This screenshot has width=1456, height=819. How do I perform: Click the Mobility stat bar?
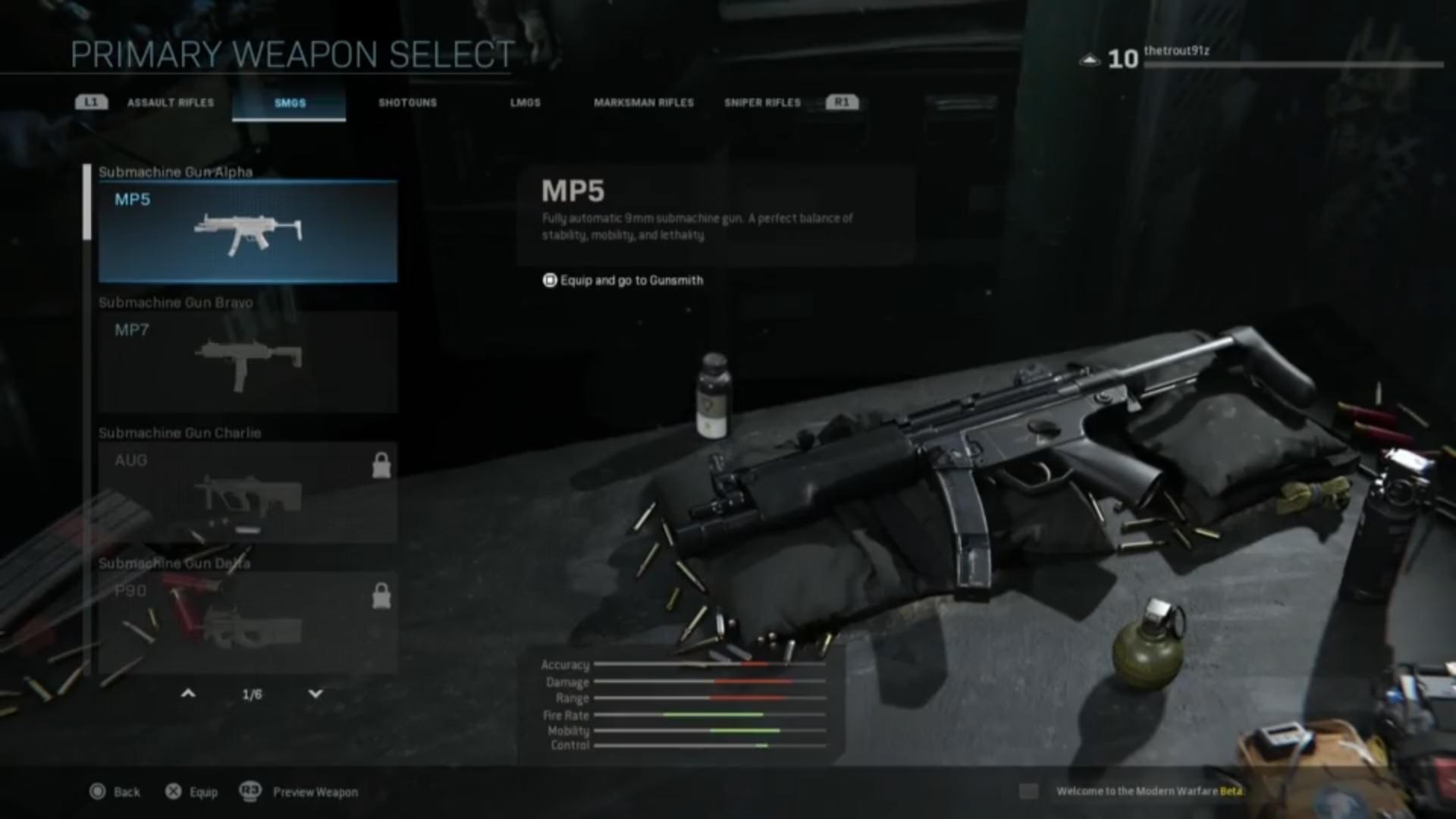click(x=709, y=731)
